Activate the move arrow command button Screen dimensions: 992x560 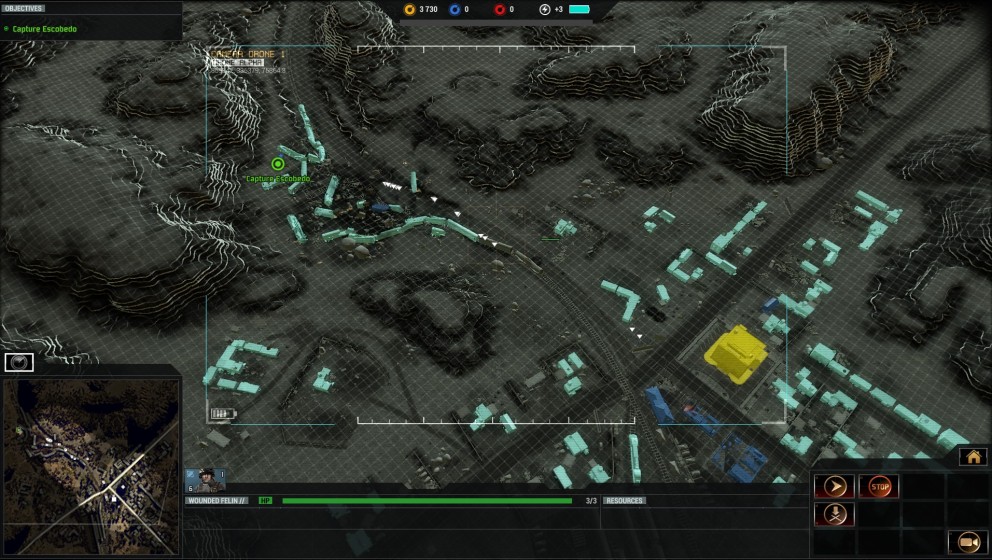[x=834, y=487]
